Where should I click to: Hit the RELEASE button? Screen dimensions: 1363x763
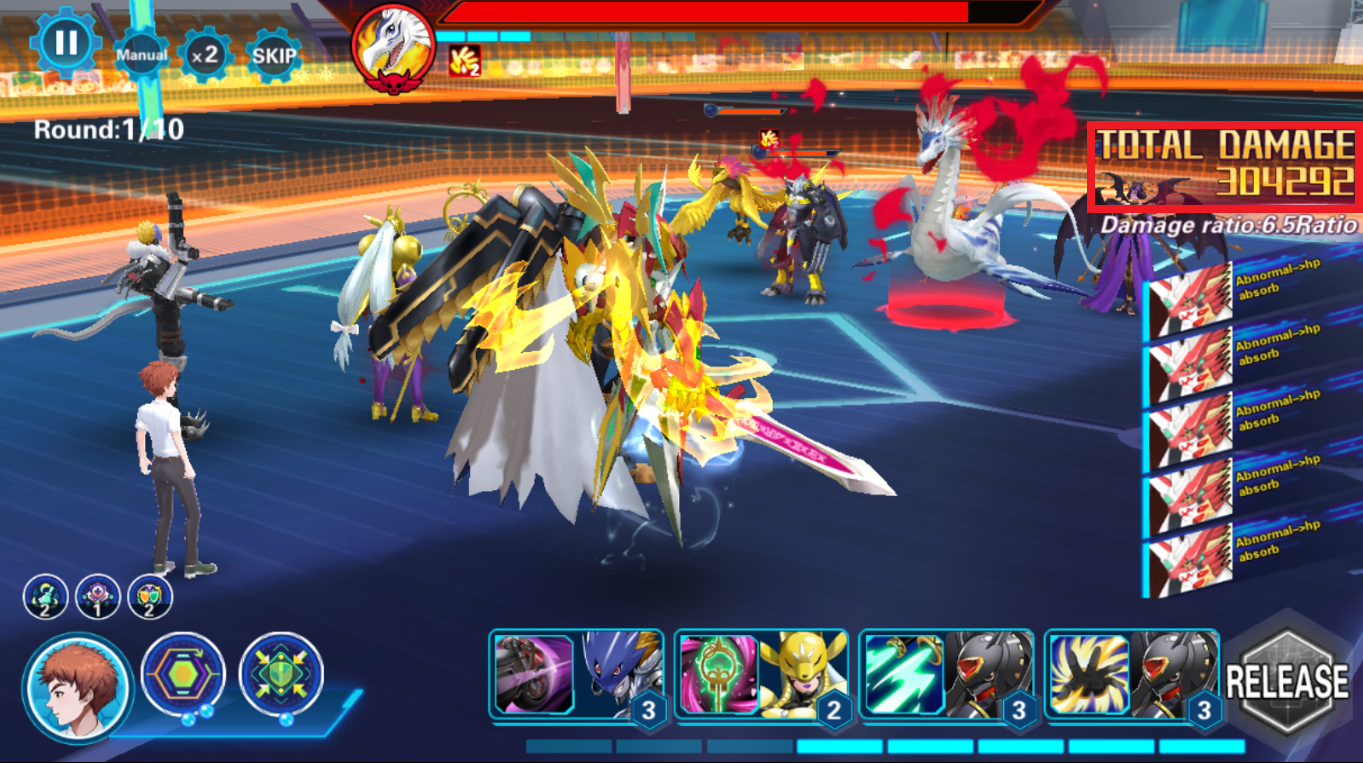tap(1287, 682)
